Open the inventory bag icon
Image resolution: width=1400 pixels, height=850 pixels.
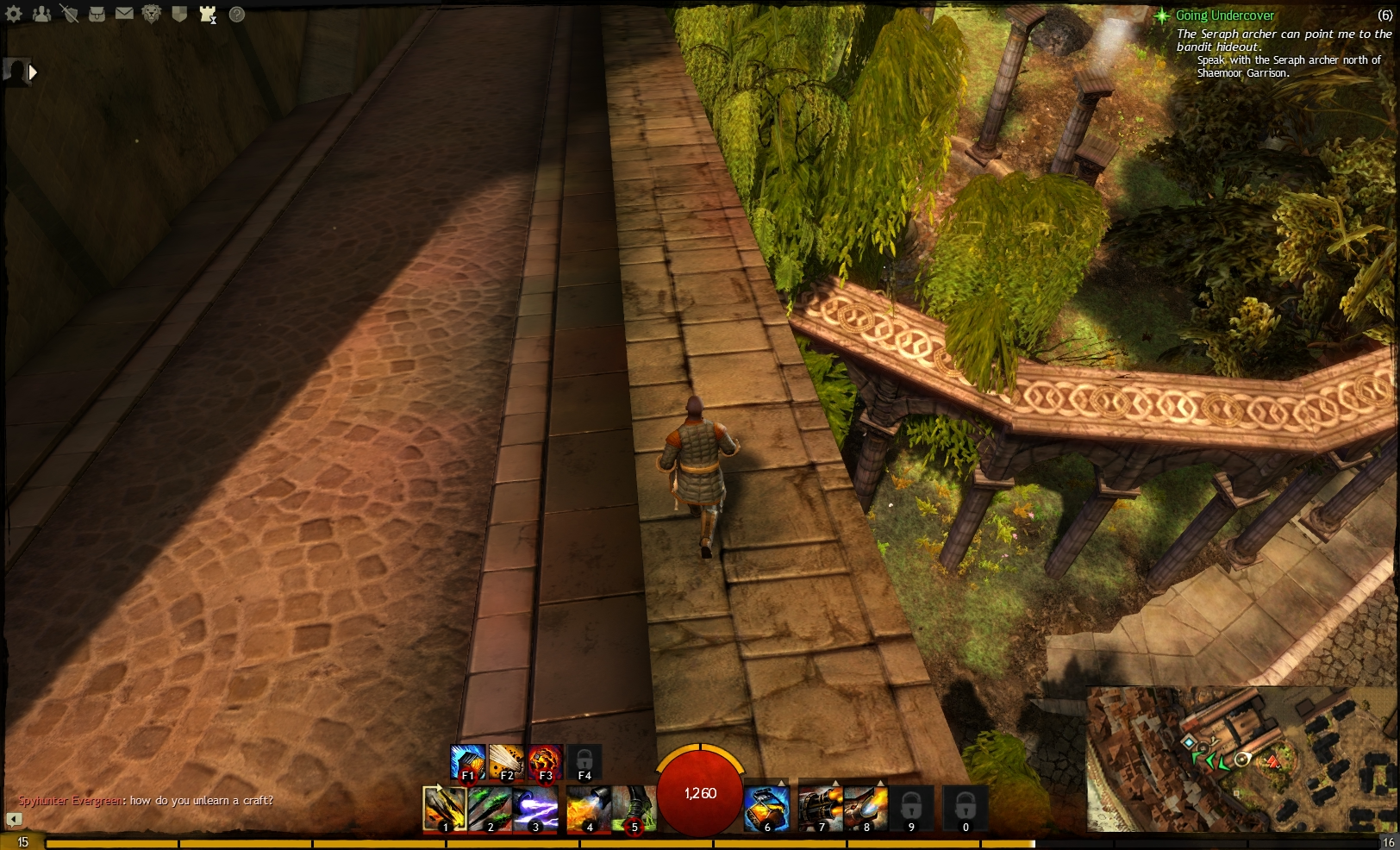point(97,15)
